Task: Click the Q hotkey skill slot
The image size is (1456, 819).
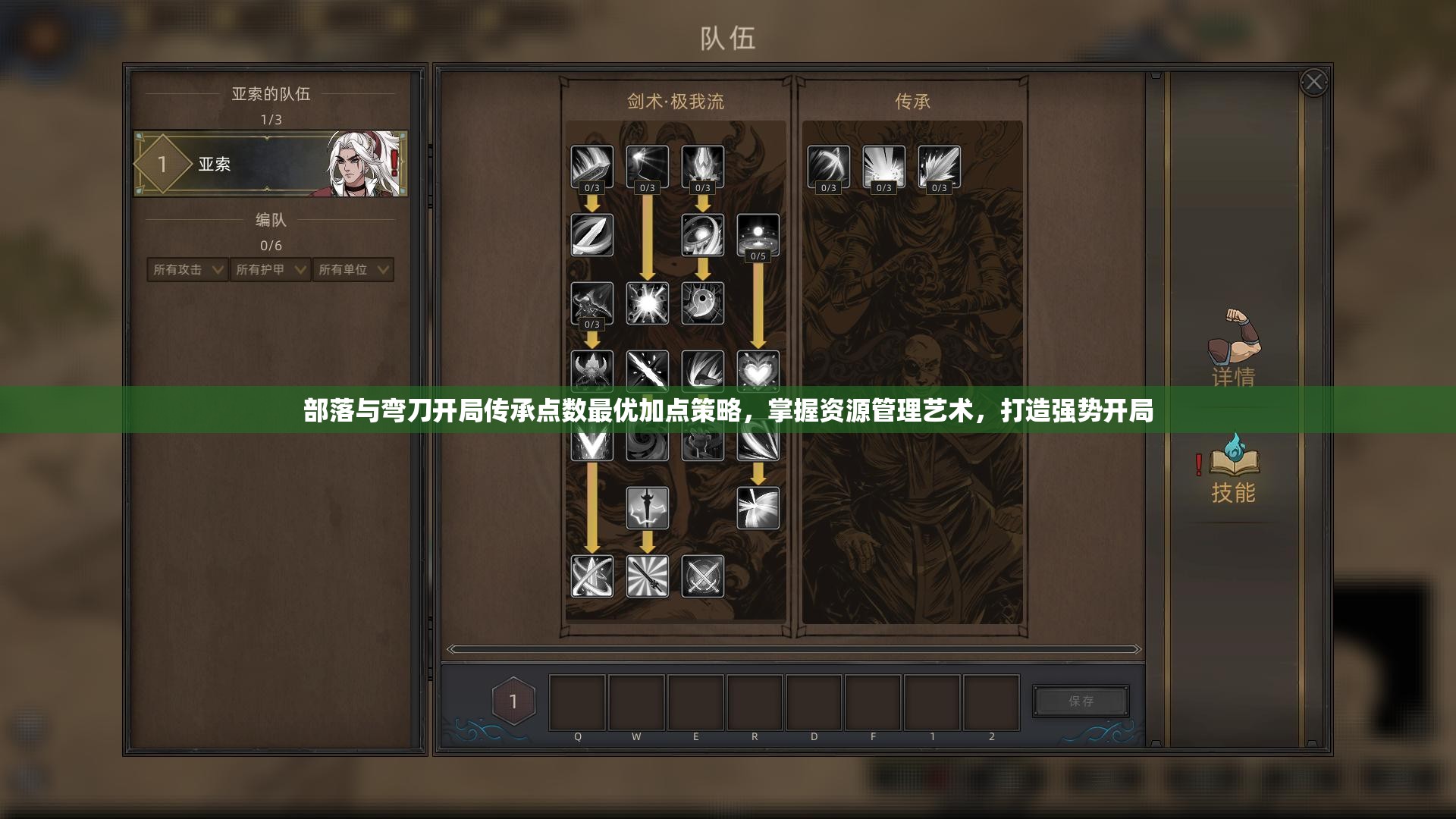Action: [x=577, y=701]
